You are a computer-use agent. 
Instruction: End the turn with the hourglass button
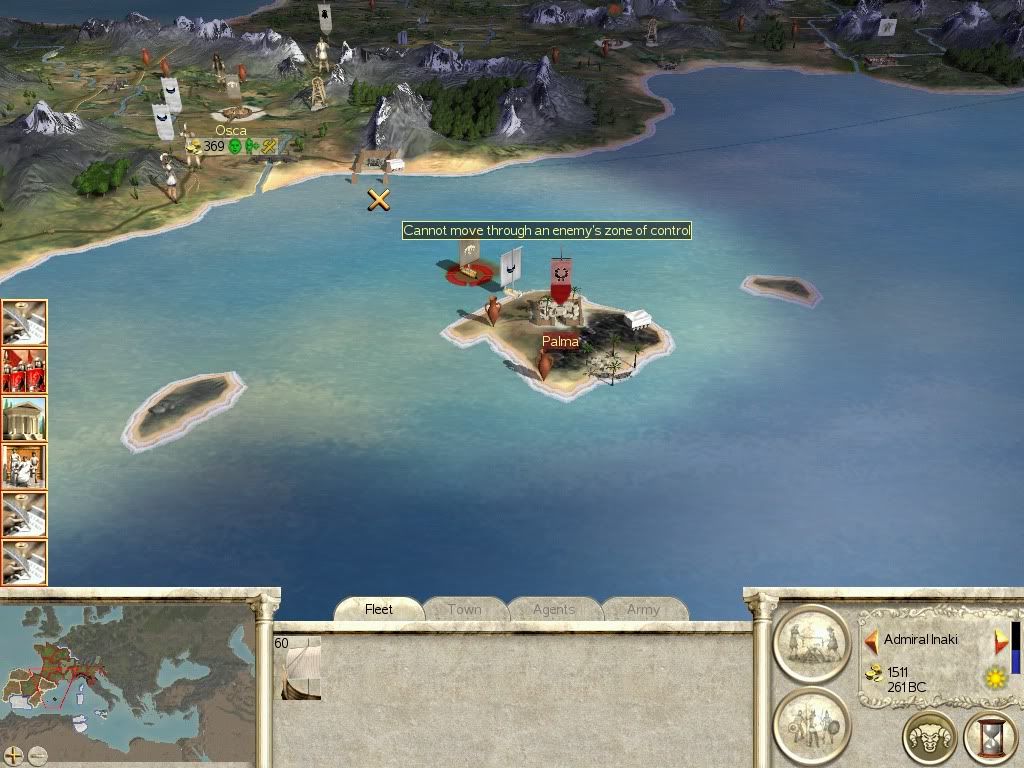point(990,739)
